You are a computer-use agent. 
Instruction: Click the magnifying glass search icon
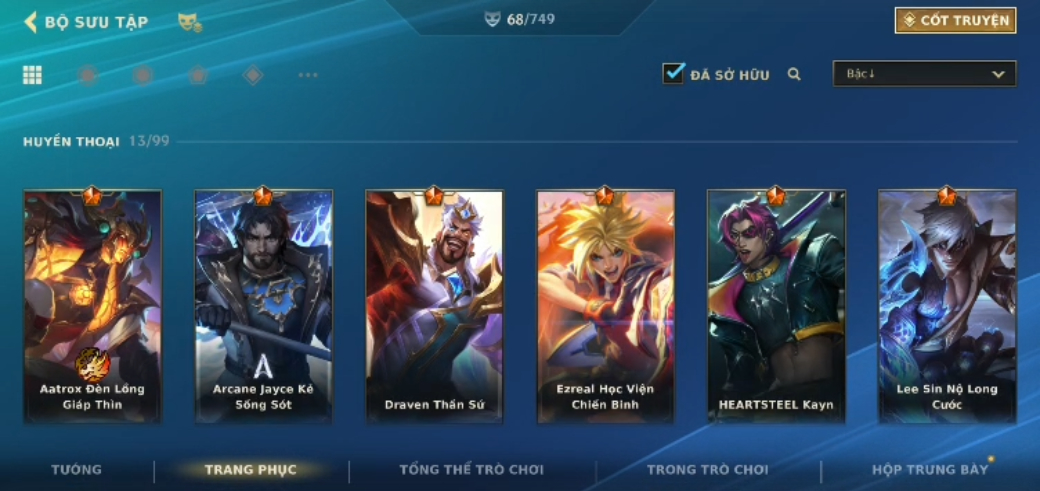point(794,74)
